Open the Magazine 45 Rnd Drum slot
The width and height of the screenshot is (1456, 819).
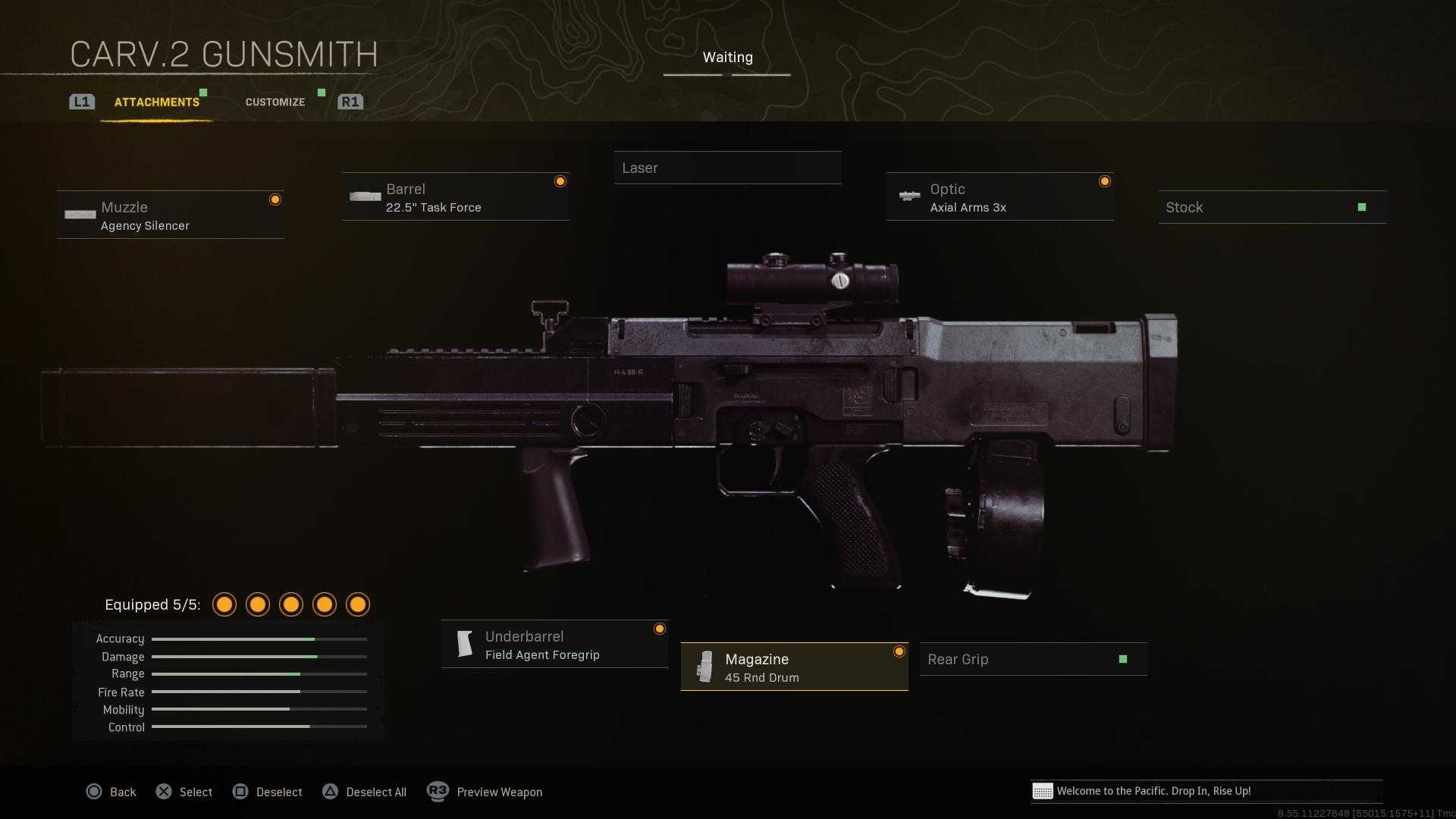794,667
